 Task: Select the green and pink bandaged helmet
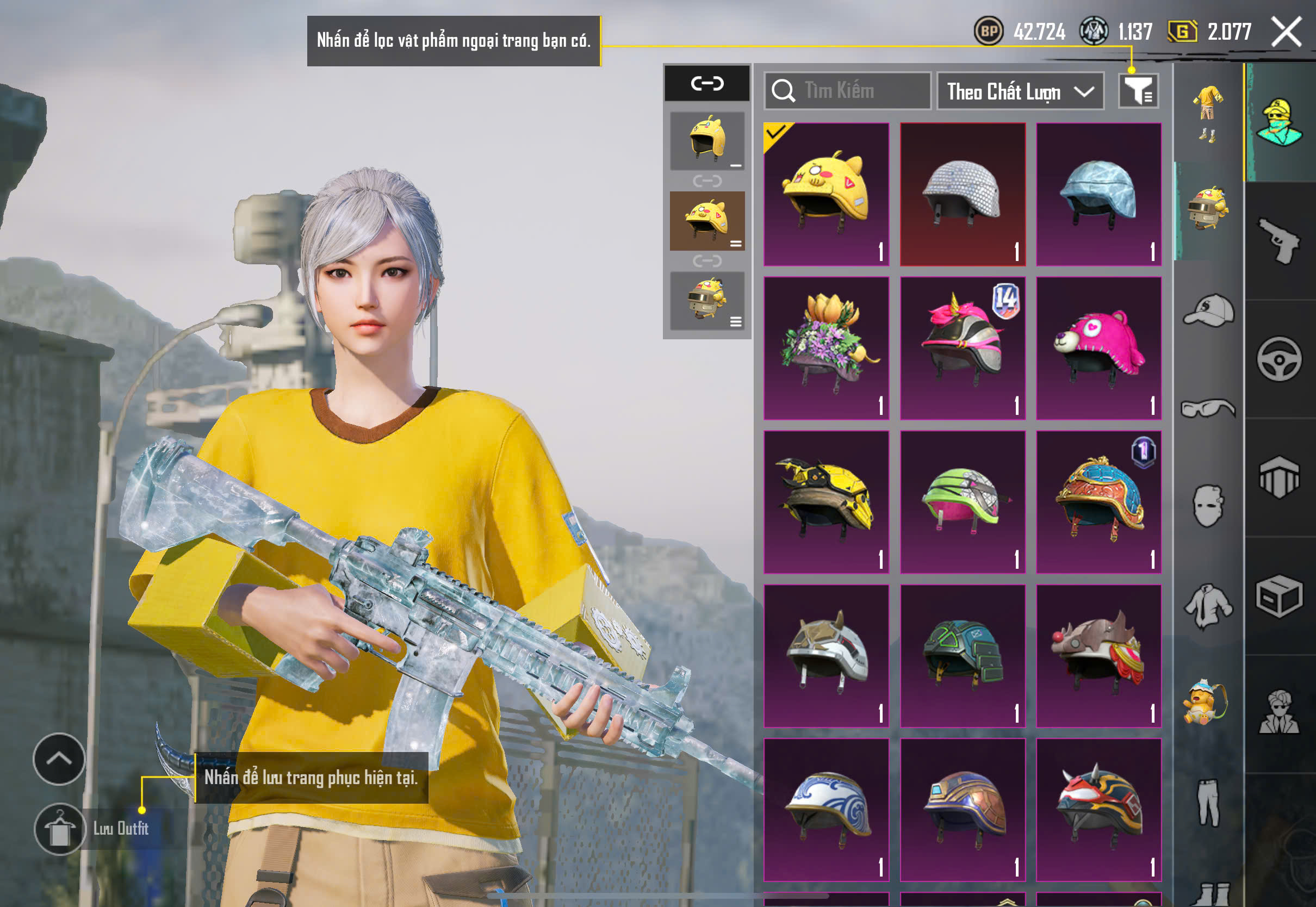tap(963, 502)
